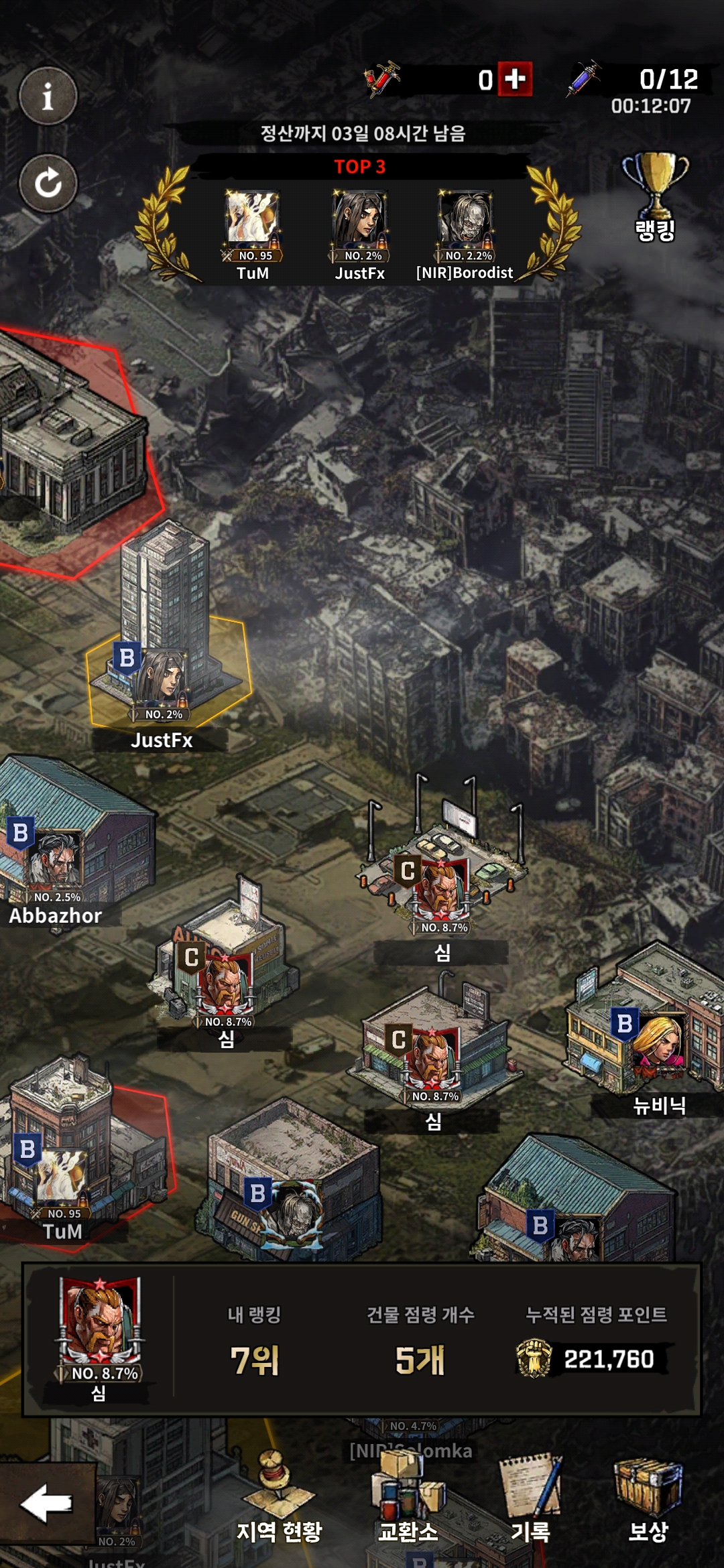Open the info button
The image size is (724, 1568).
[x=48, y=96]
